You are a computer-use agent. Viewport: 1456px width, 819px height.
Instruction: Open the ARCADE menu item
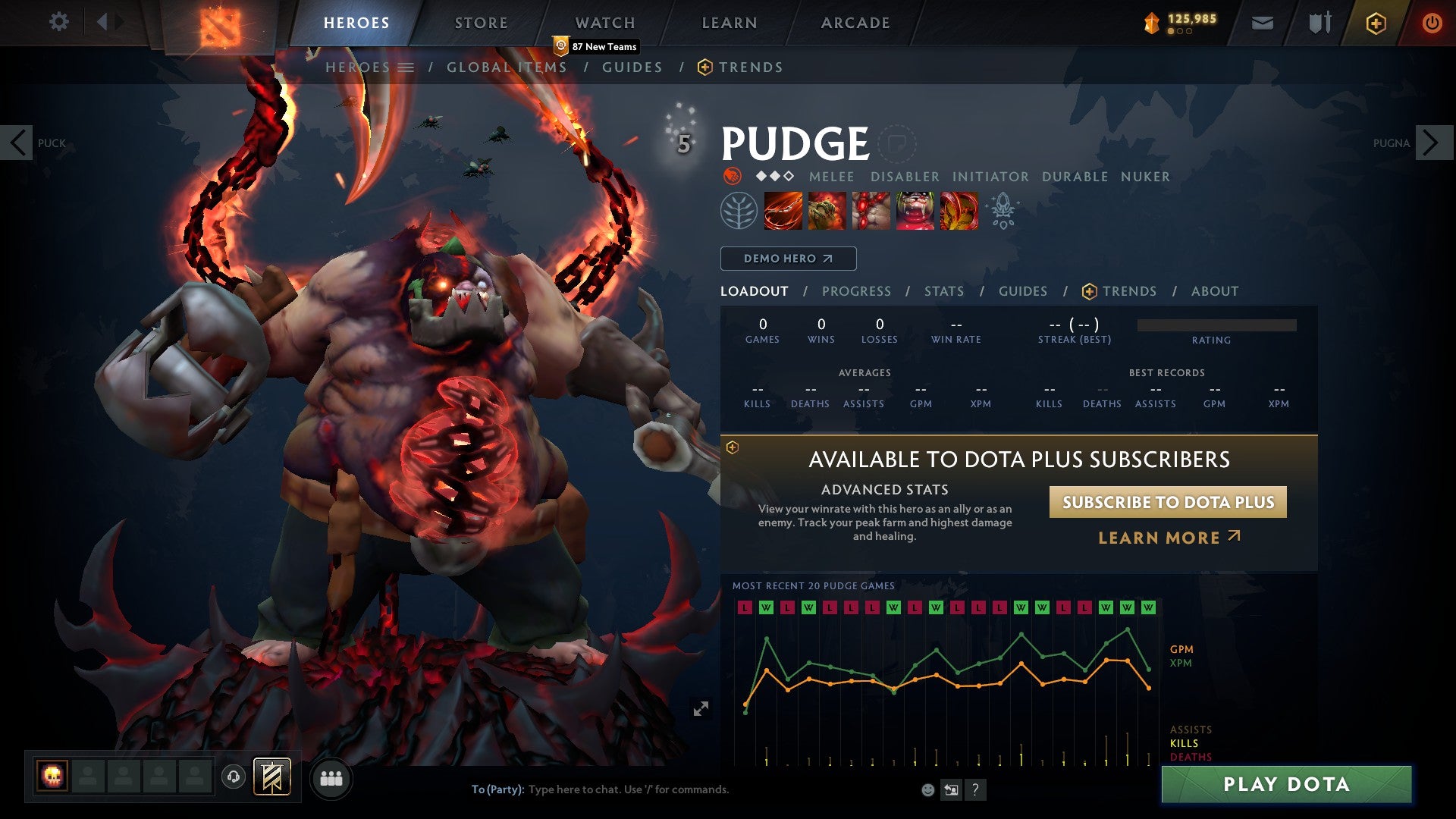click(x=855, y=22)
